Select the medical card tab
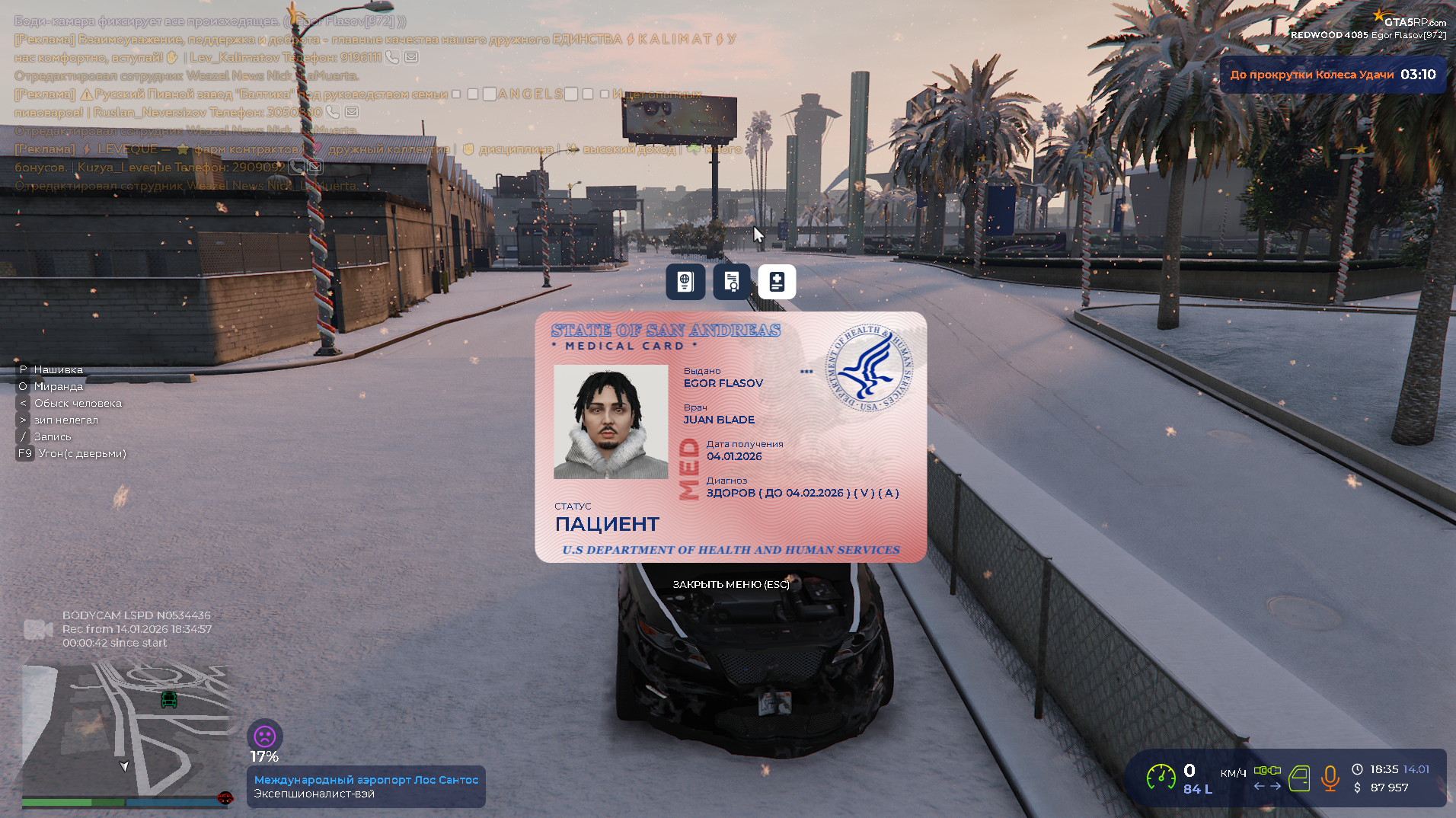 pos(777,282)
